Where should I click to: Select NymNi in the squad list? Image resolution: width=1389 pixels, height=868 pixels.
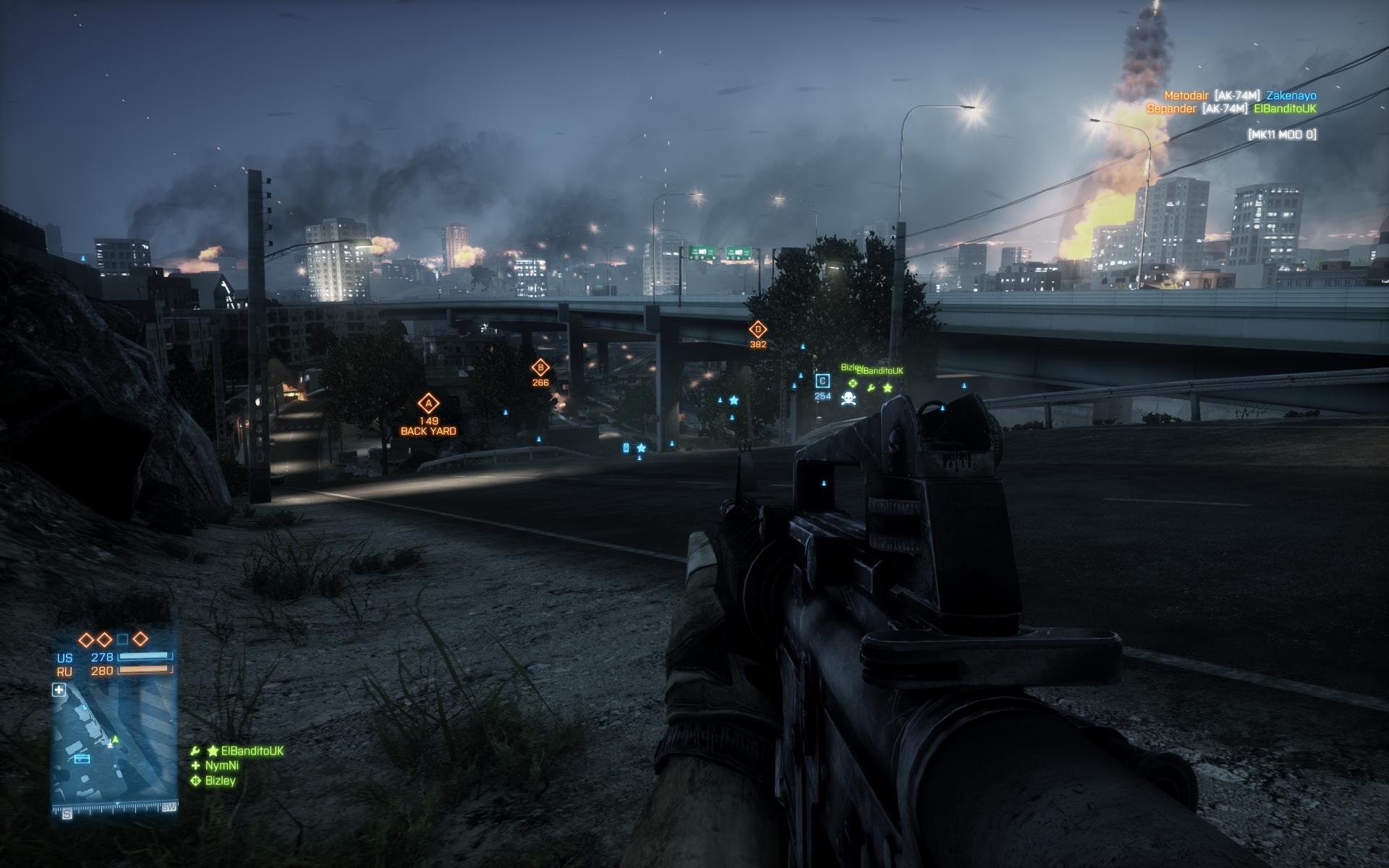(x=221, y=765)
